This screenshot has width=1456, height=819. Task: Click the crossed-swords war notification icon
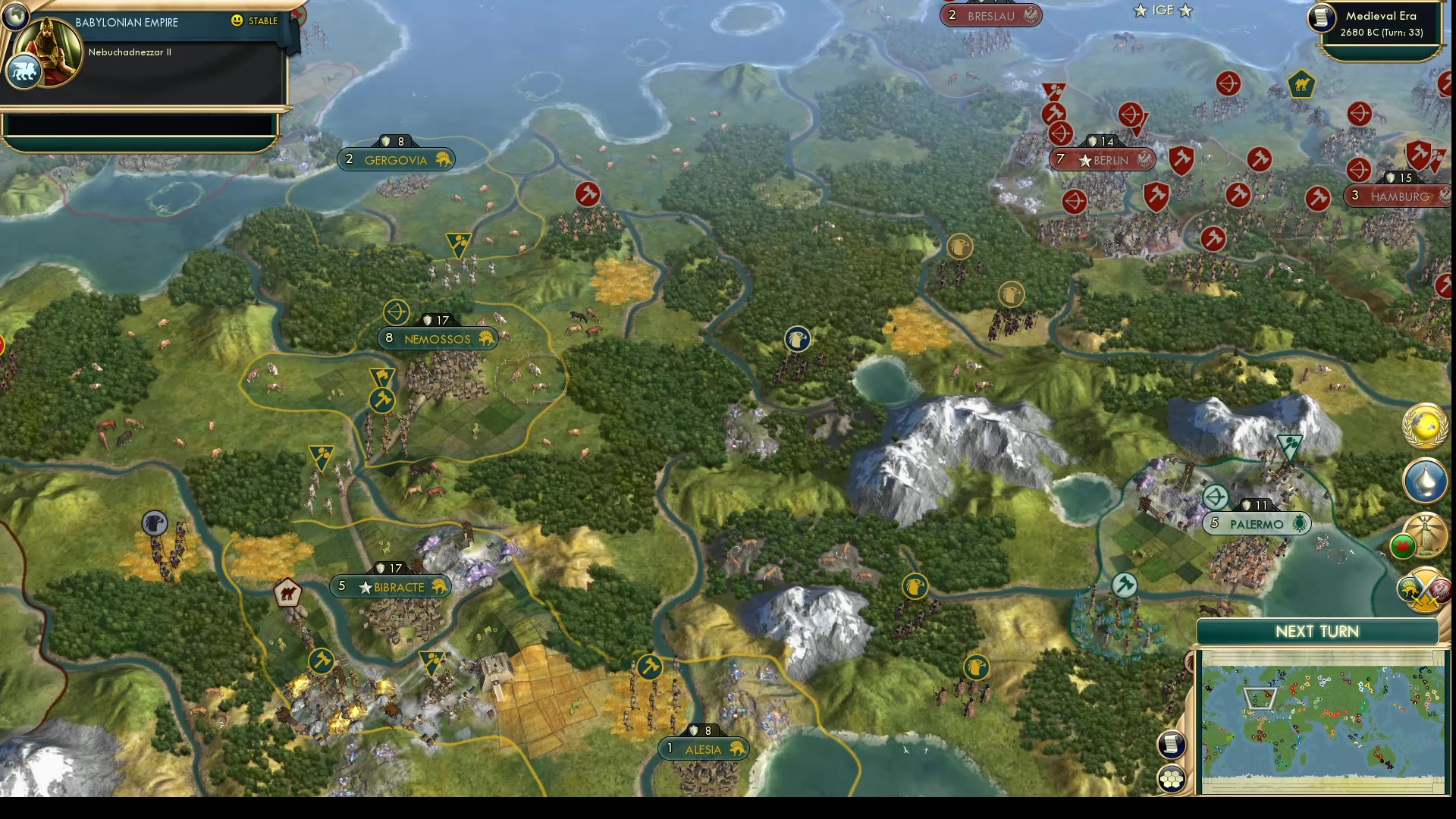coord(1423,588)
